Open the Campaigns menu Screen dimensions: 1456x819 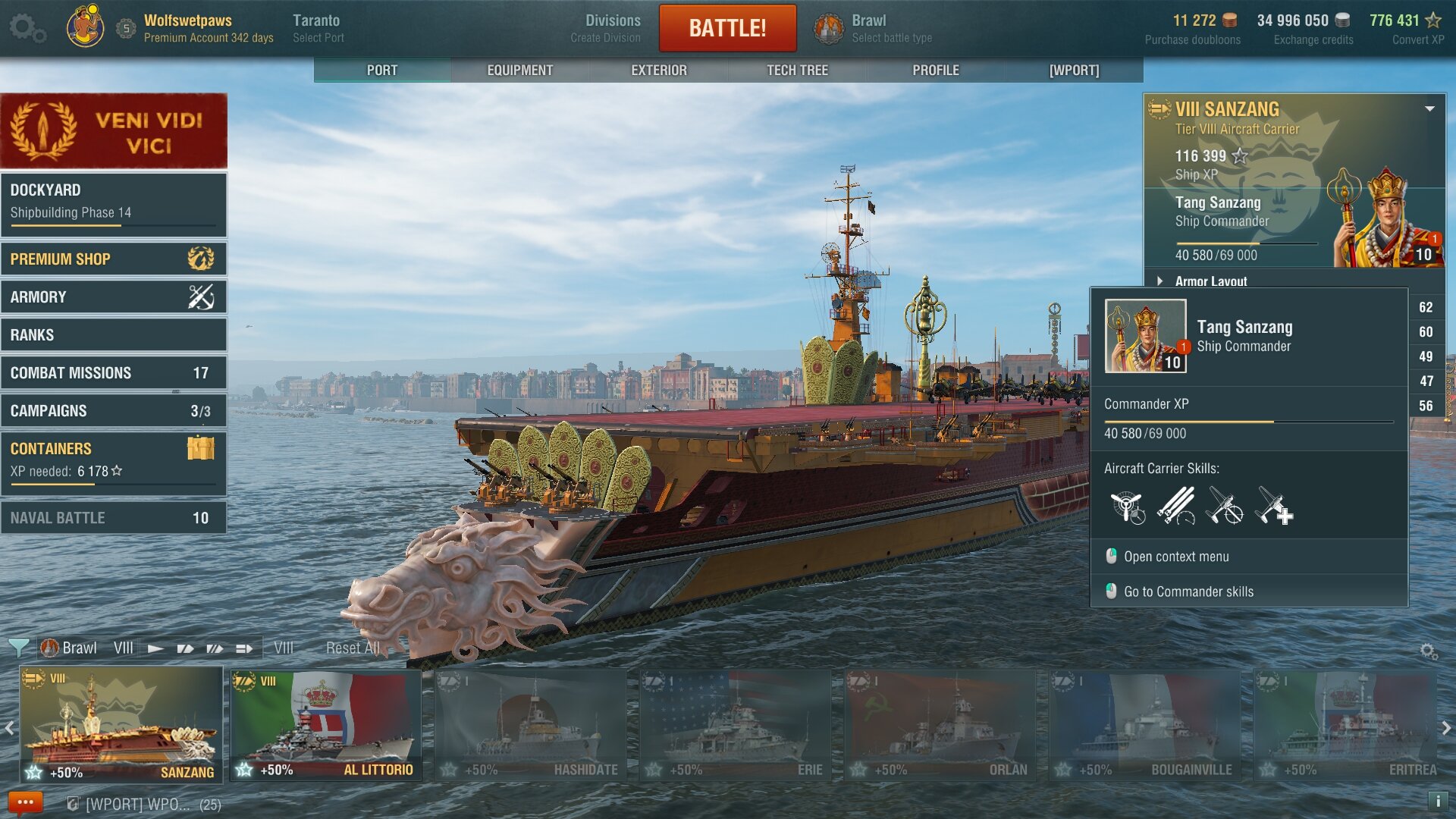point(114,410)
